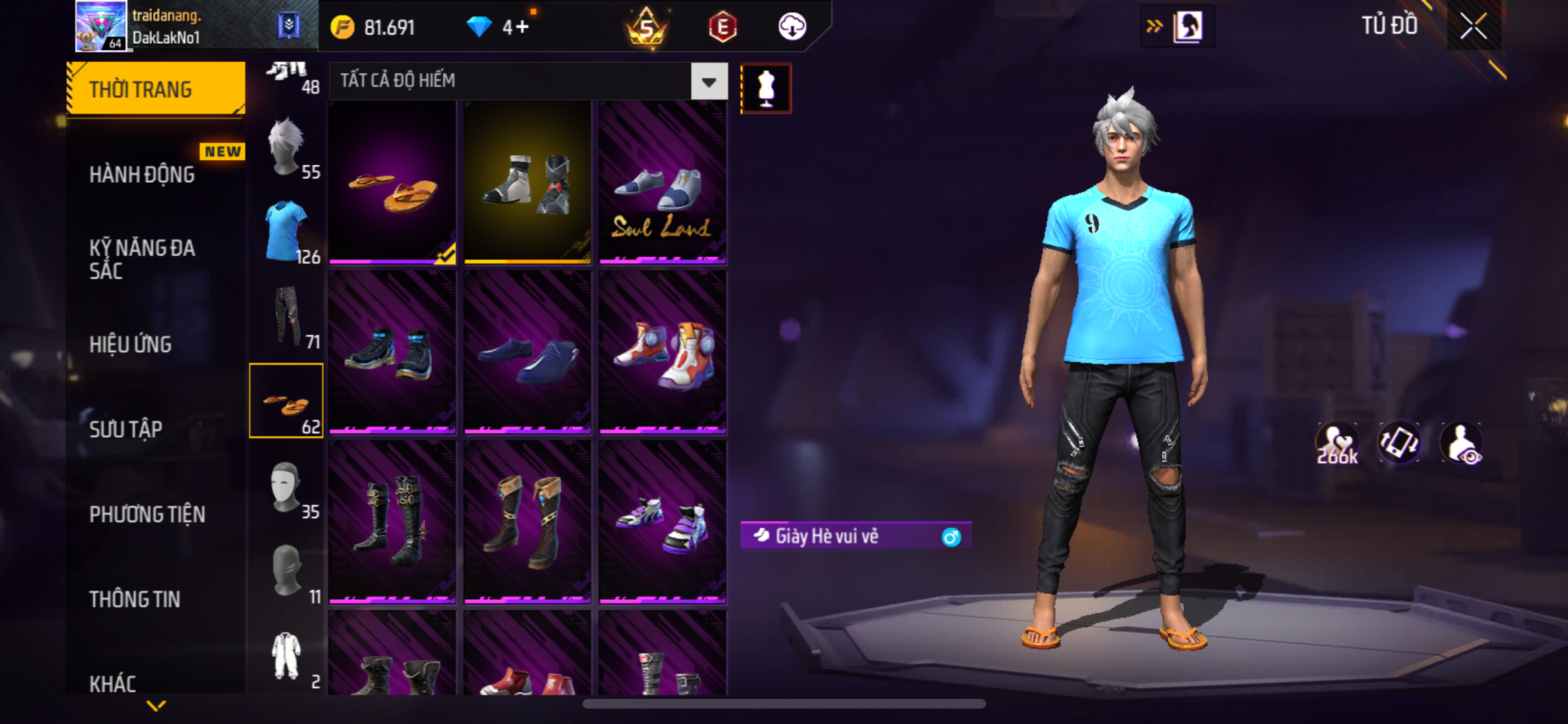Open the Hành Động menu

[x=142, y=174]
